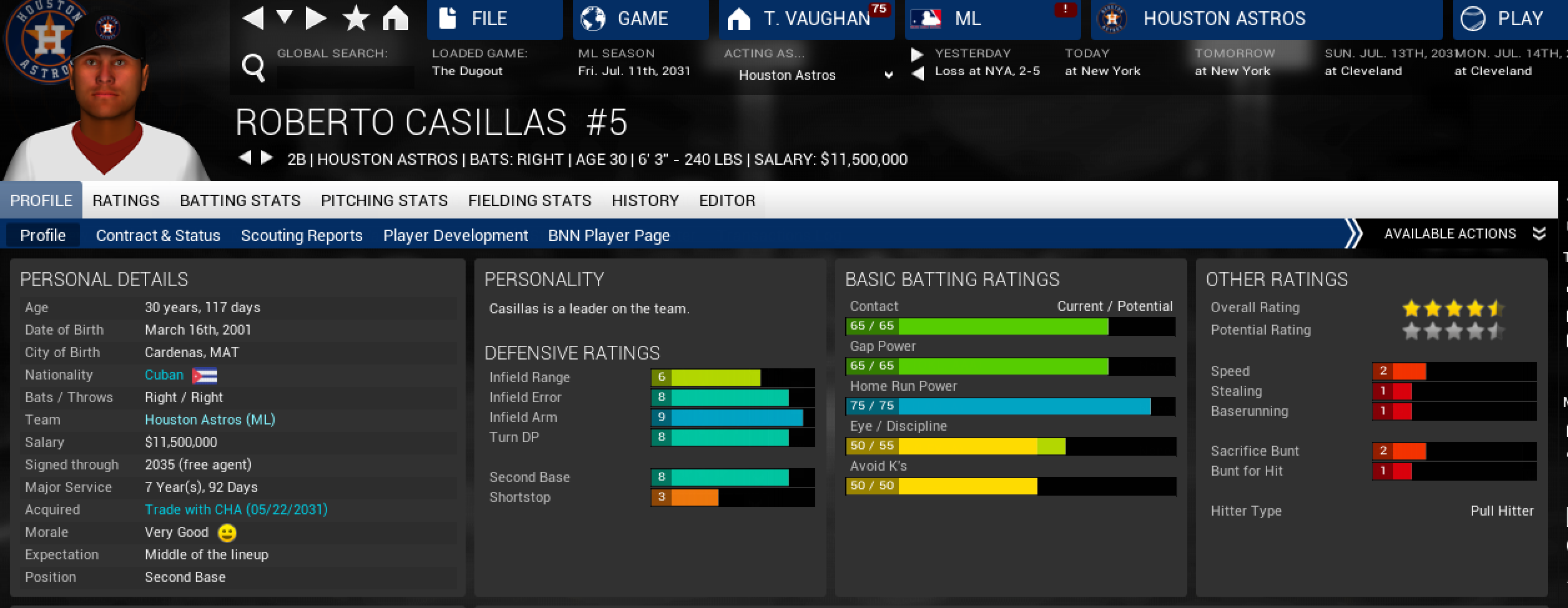Switch to the RATINGS tab
The image size is (1568, 608).
pyautogui.click(x=125, y=200)
